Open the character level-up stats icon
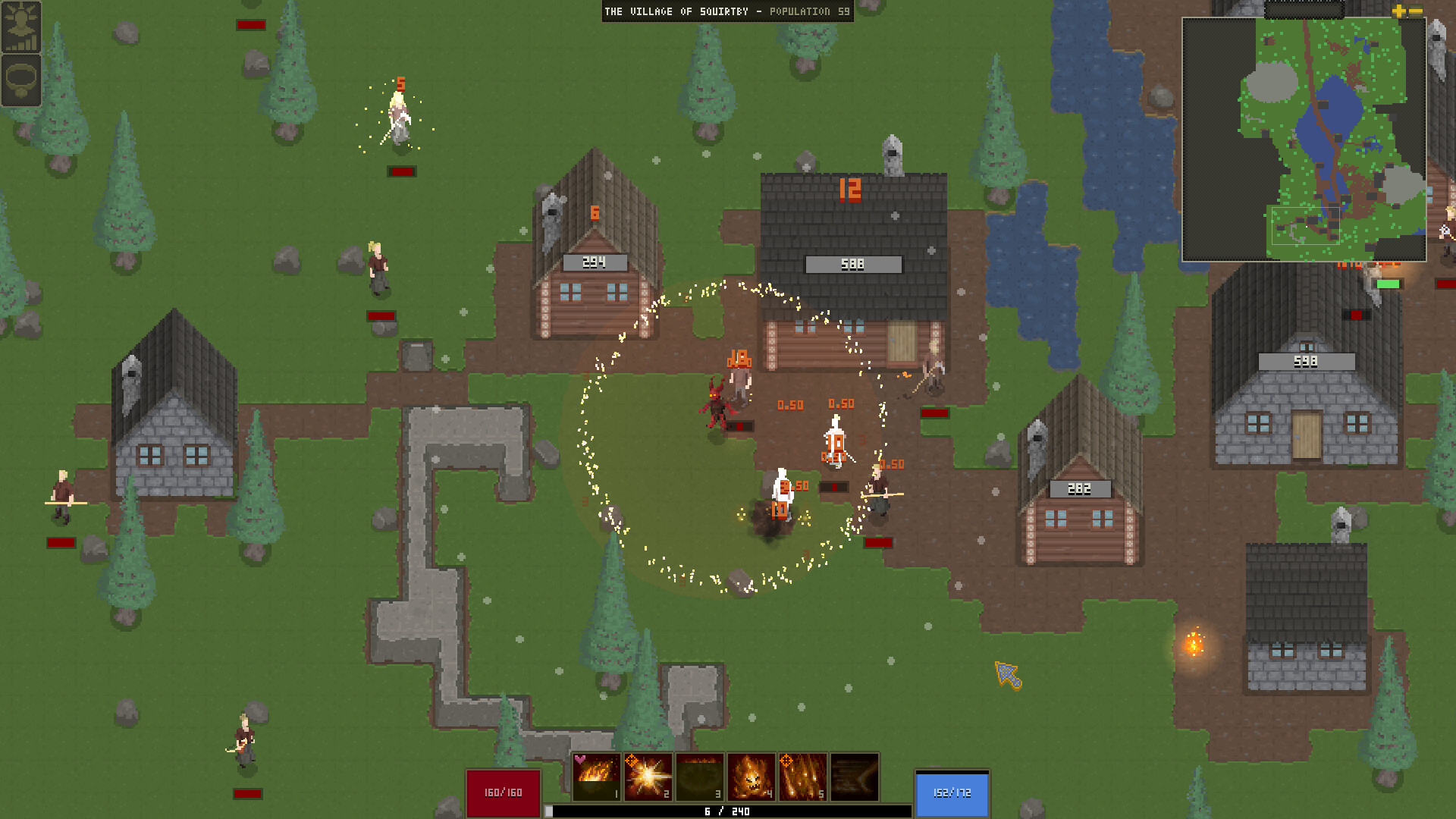This screenshot has width=1456, height=819. pyautogui.click(x=20, y=27)
